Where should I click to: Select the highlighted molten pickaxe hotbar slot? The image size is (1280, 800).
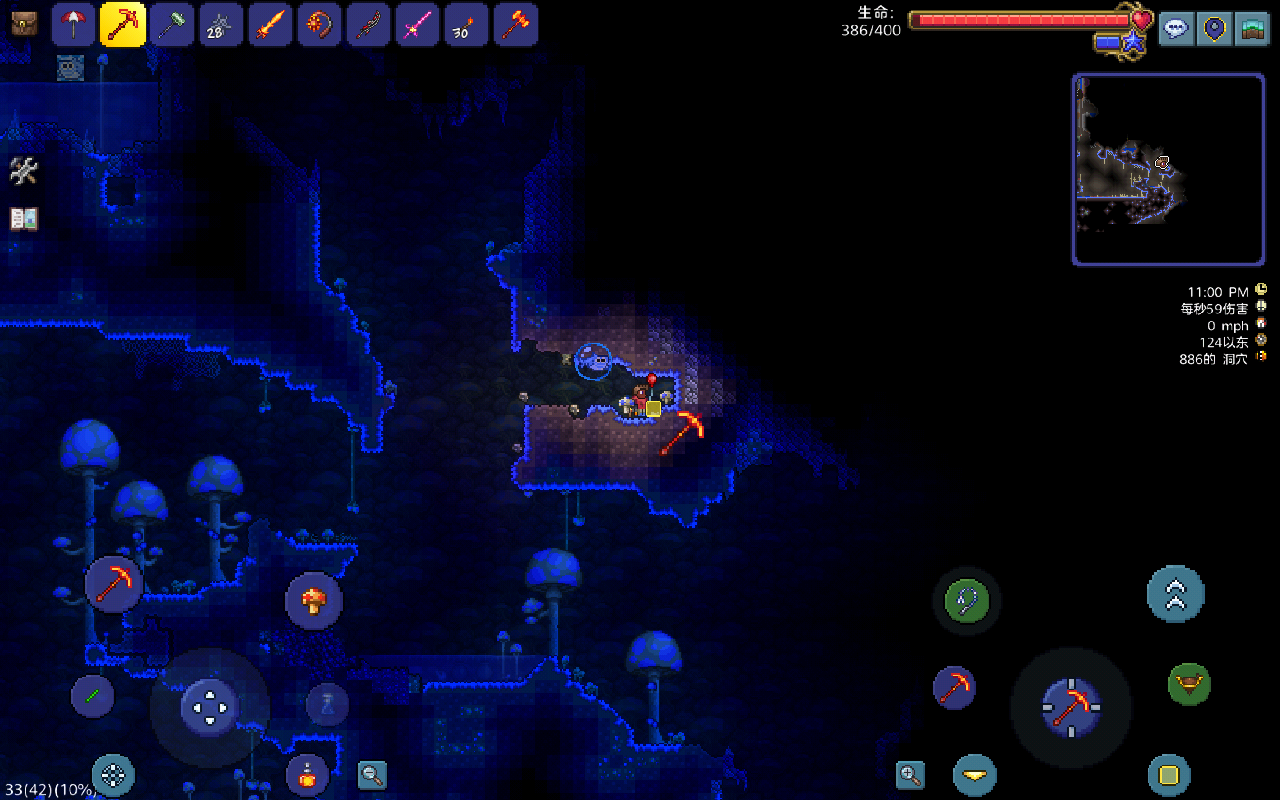123,24
